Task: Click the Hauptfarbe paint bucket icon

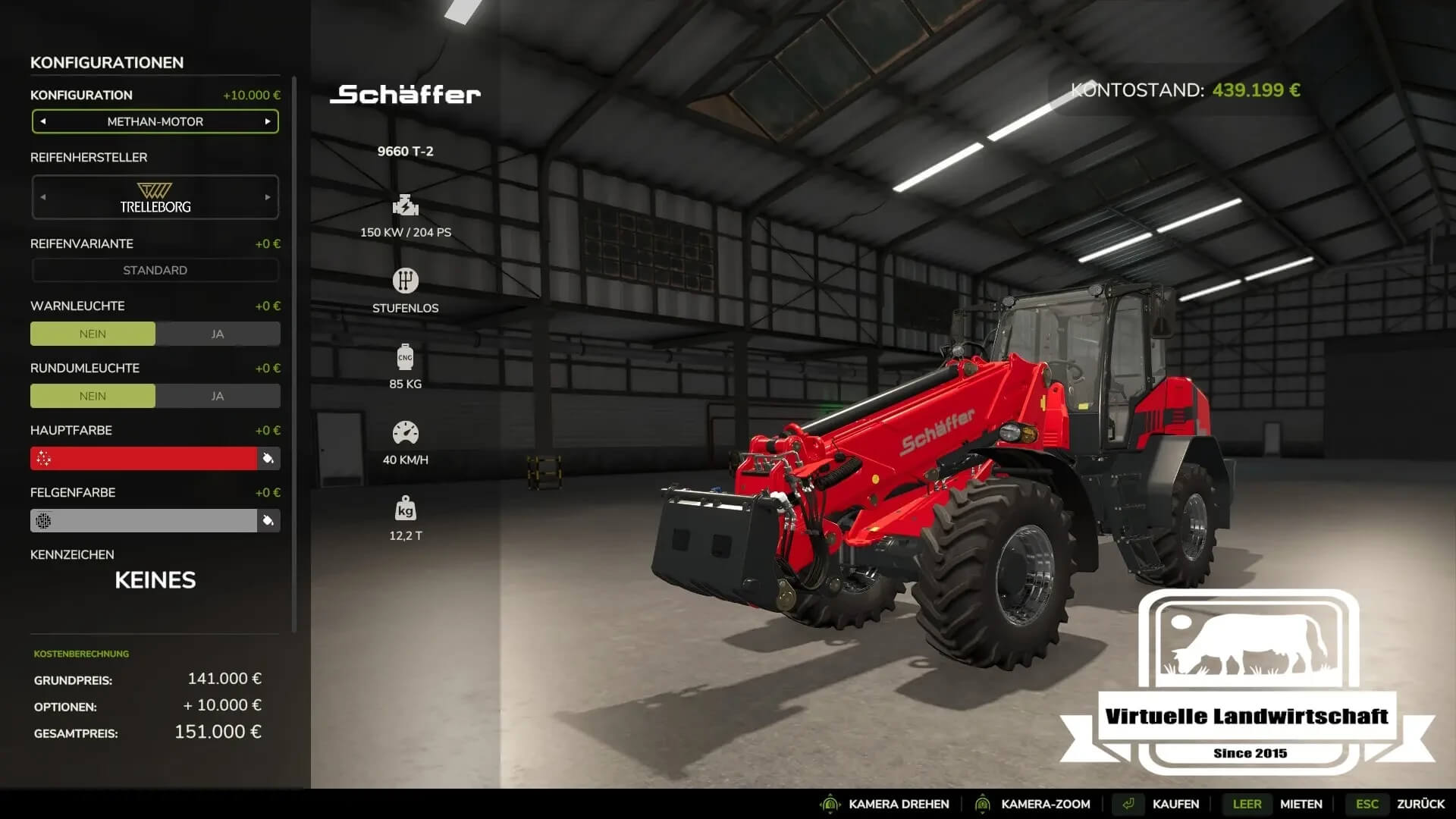Action: (x=268, y=458)
